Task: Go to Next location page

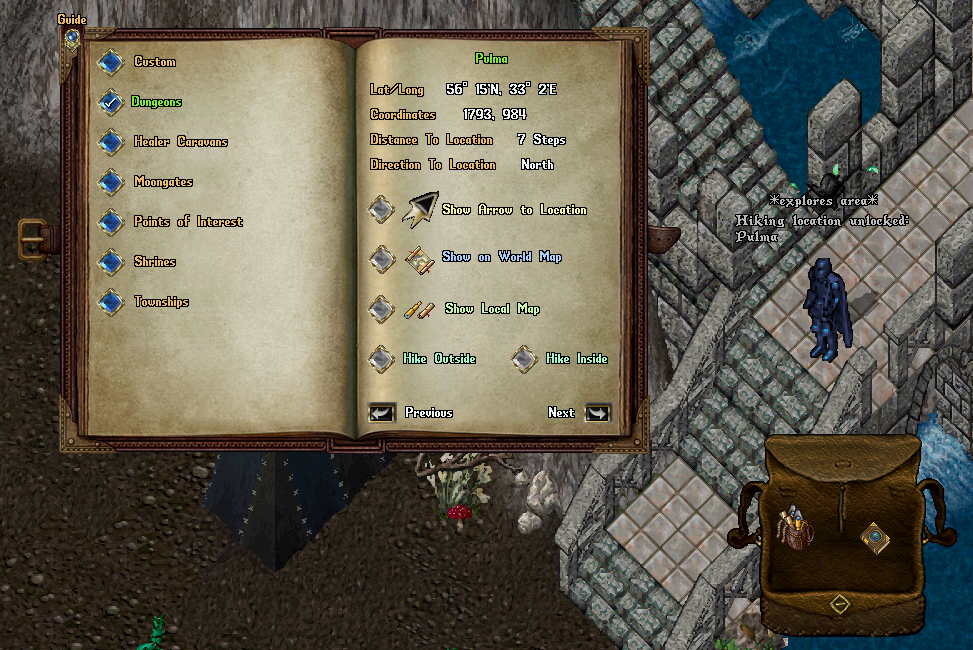Action: click(597, 412)
